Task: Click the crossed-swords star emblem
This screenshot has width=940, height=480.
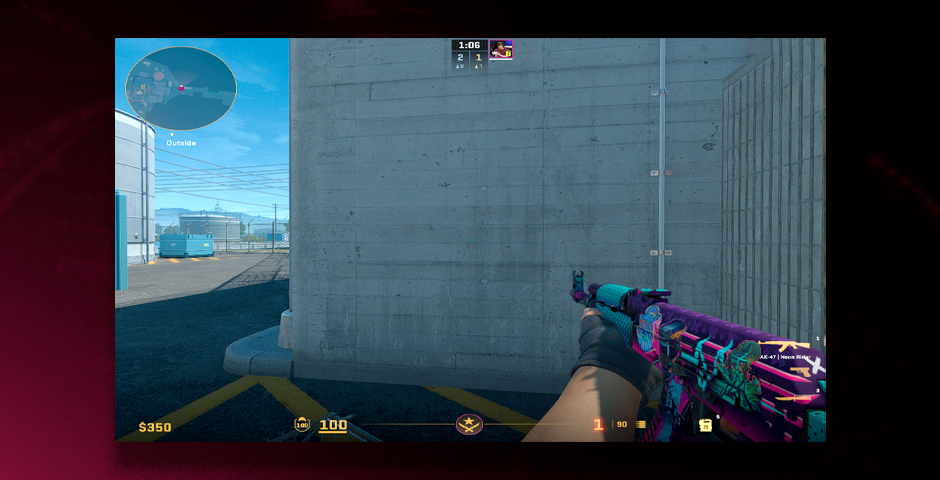Action: [469, 424]
